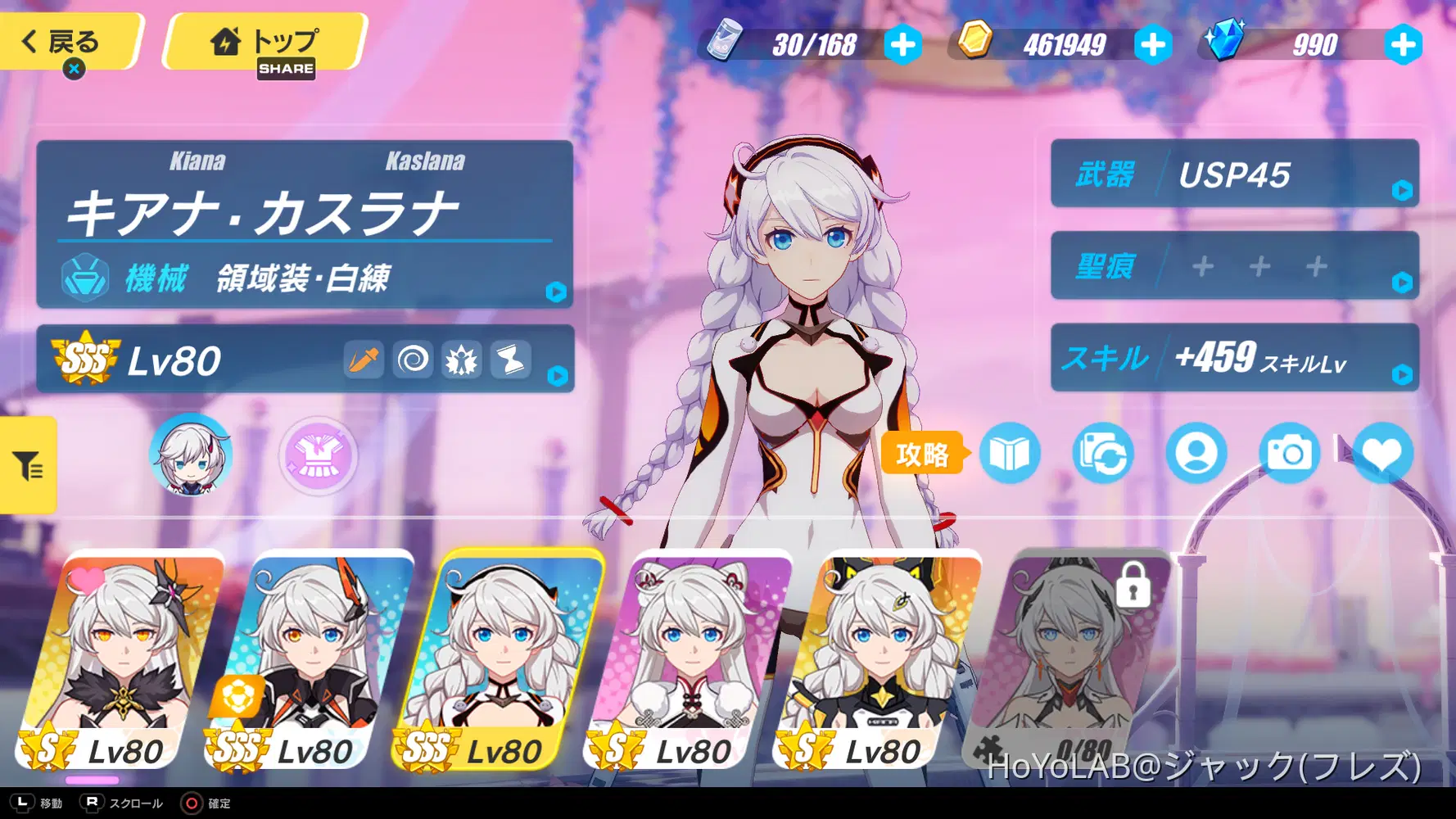Click the orange eyedropper stat icon

point(363,359)
